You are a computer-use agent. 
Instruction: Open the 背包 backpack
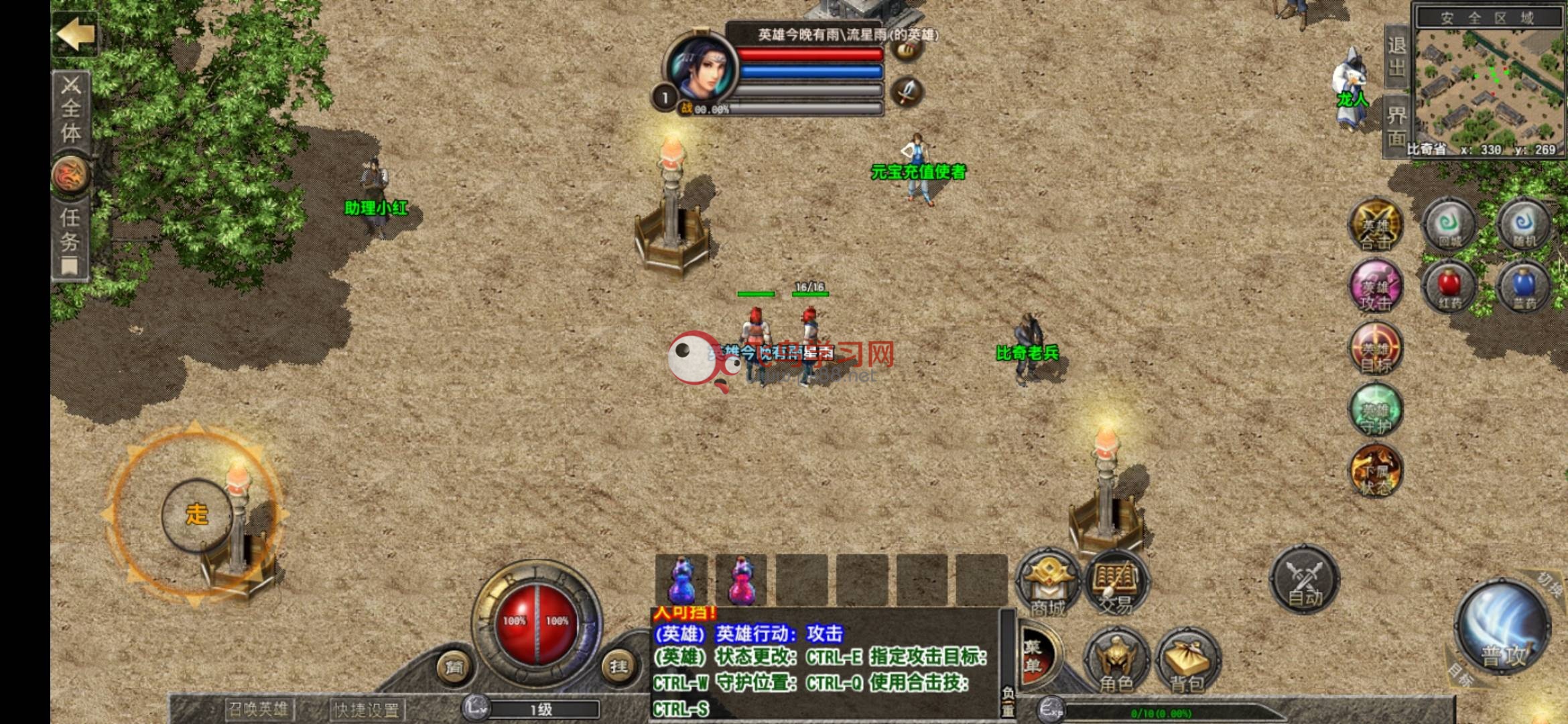pos(1187,660)
